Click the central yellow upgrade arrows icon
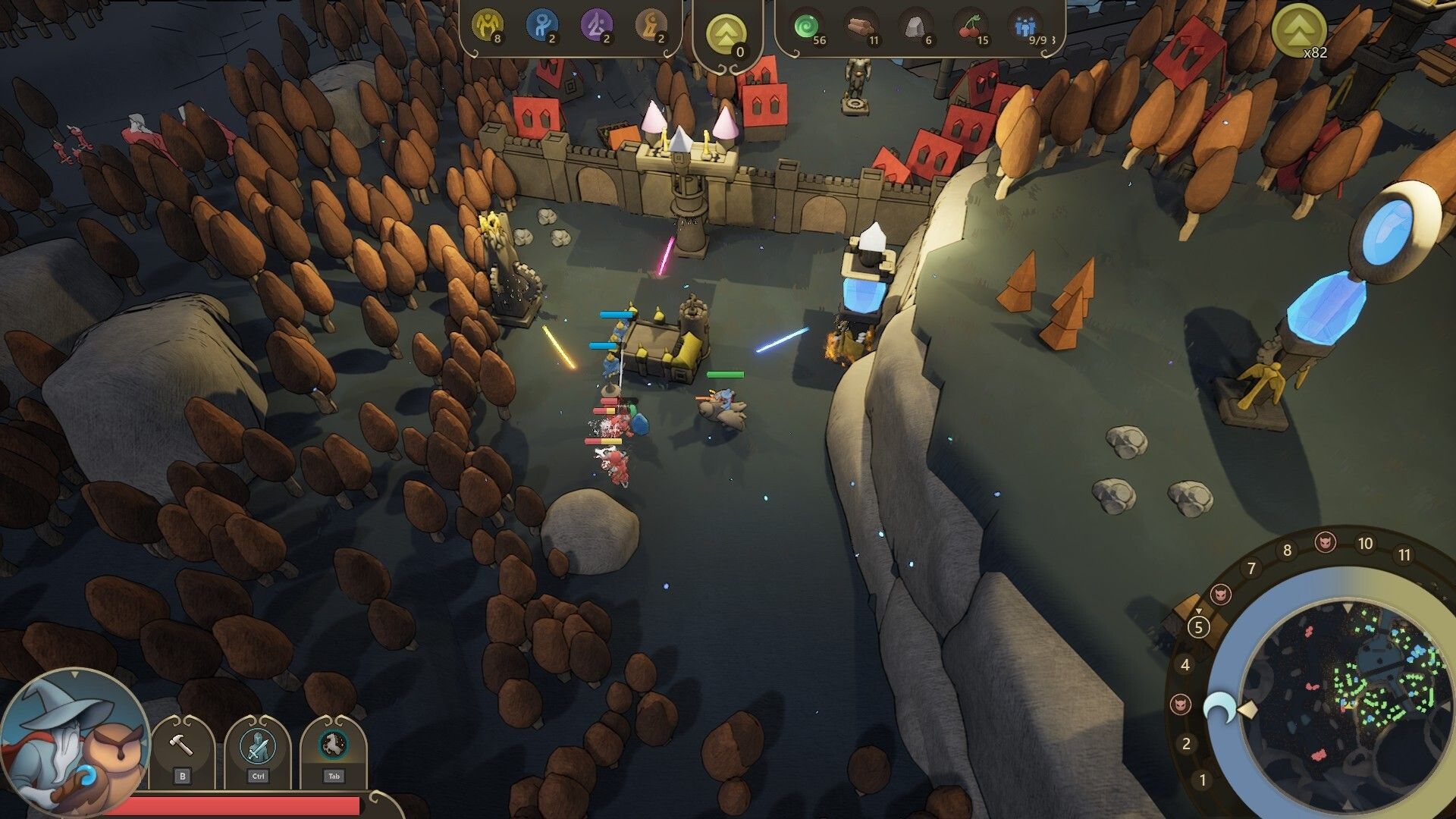 tap(726, 34)
